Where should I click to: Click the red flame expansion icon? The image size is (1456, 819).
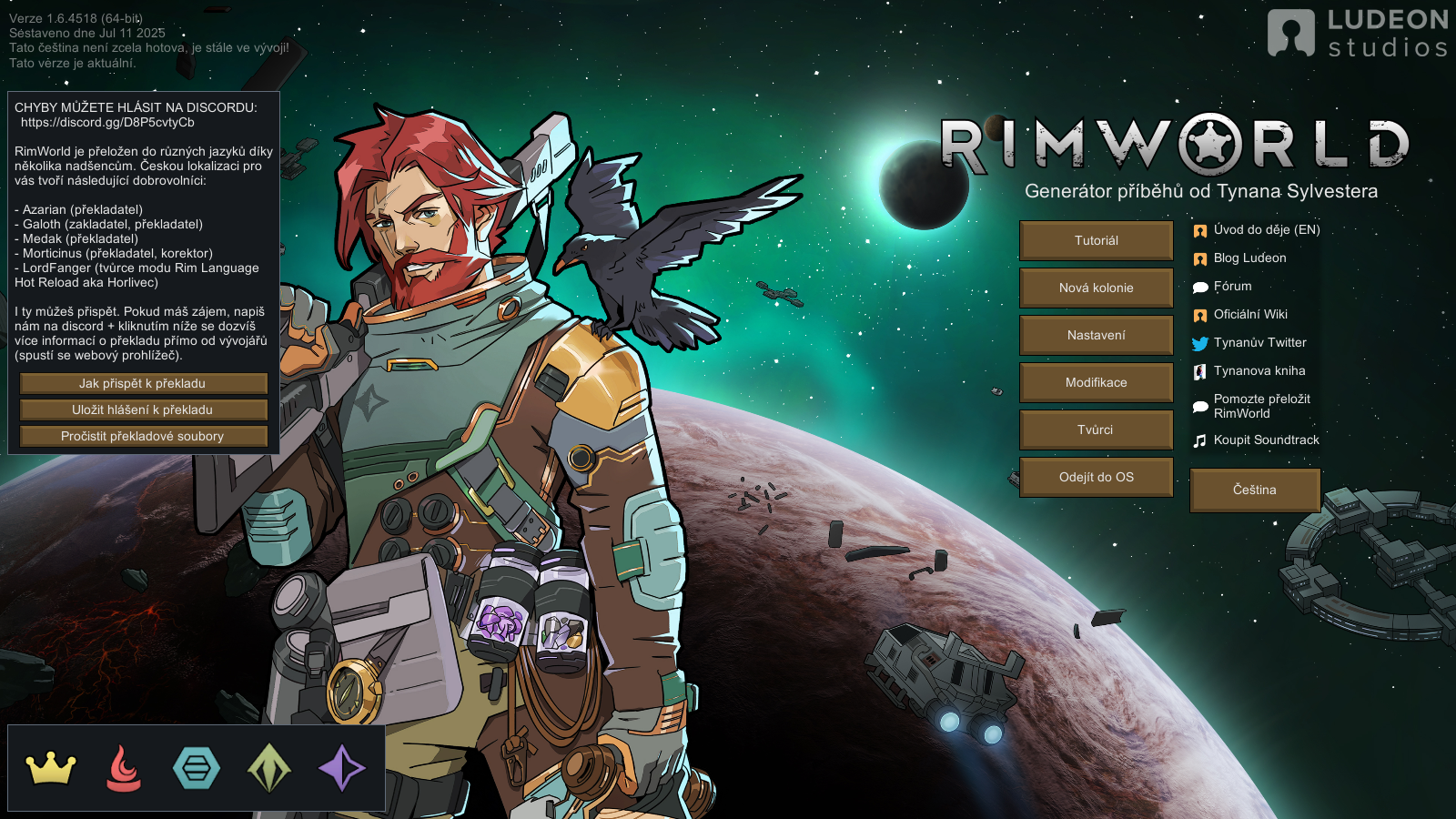coord(124,768)
